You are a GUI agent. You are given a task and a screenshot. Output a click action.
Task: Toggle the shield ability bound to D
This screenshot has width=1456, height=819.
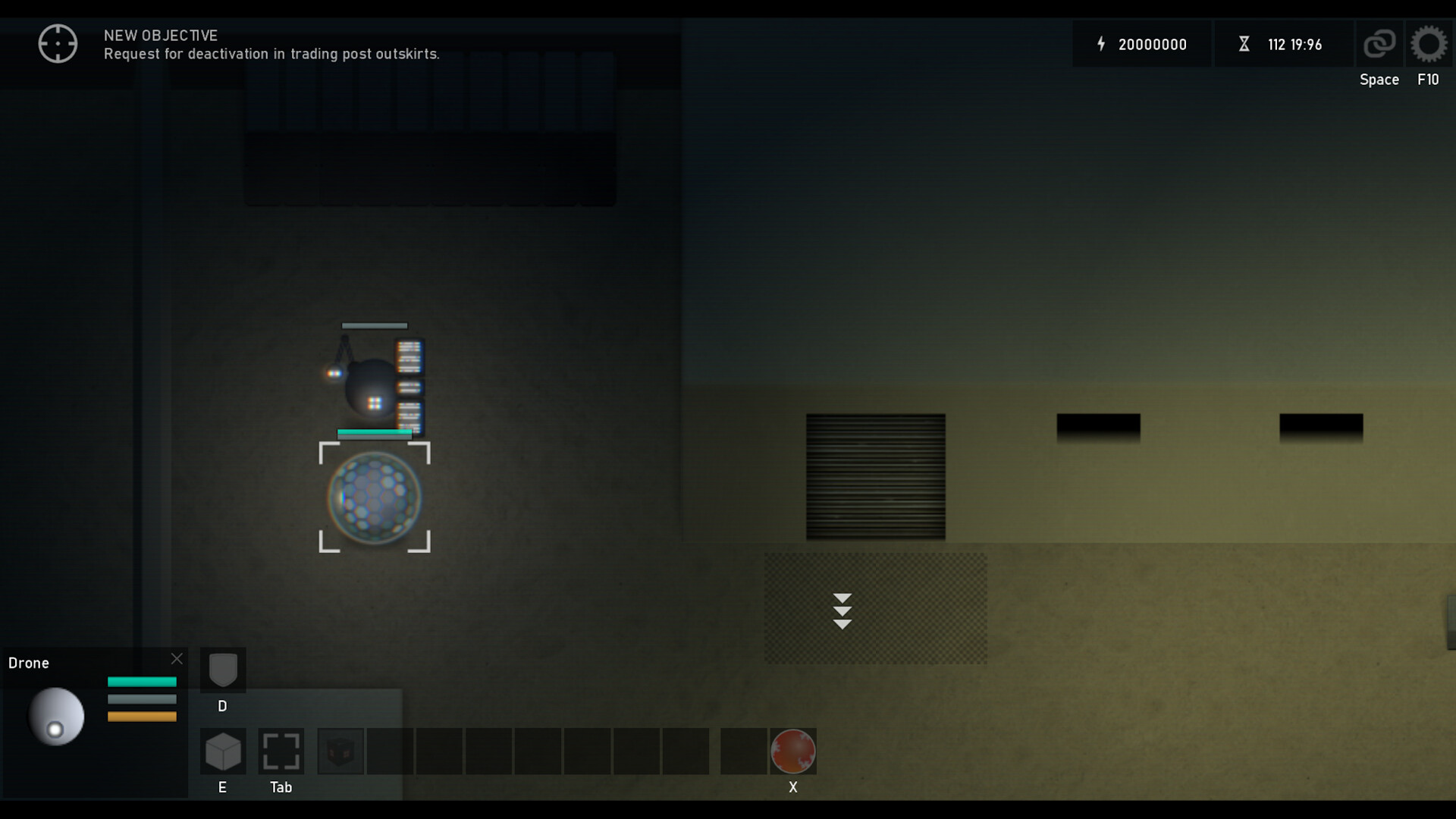point(222,670)
